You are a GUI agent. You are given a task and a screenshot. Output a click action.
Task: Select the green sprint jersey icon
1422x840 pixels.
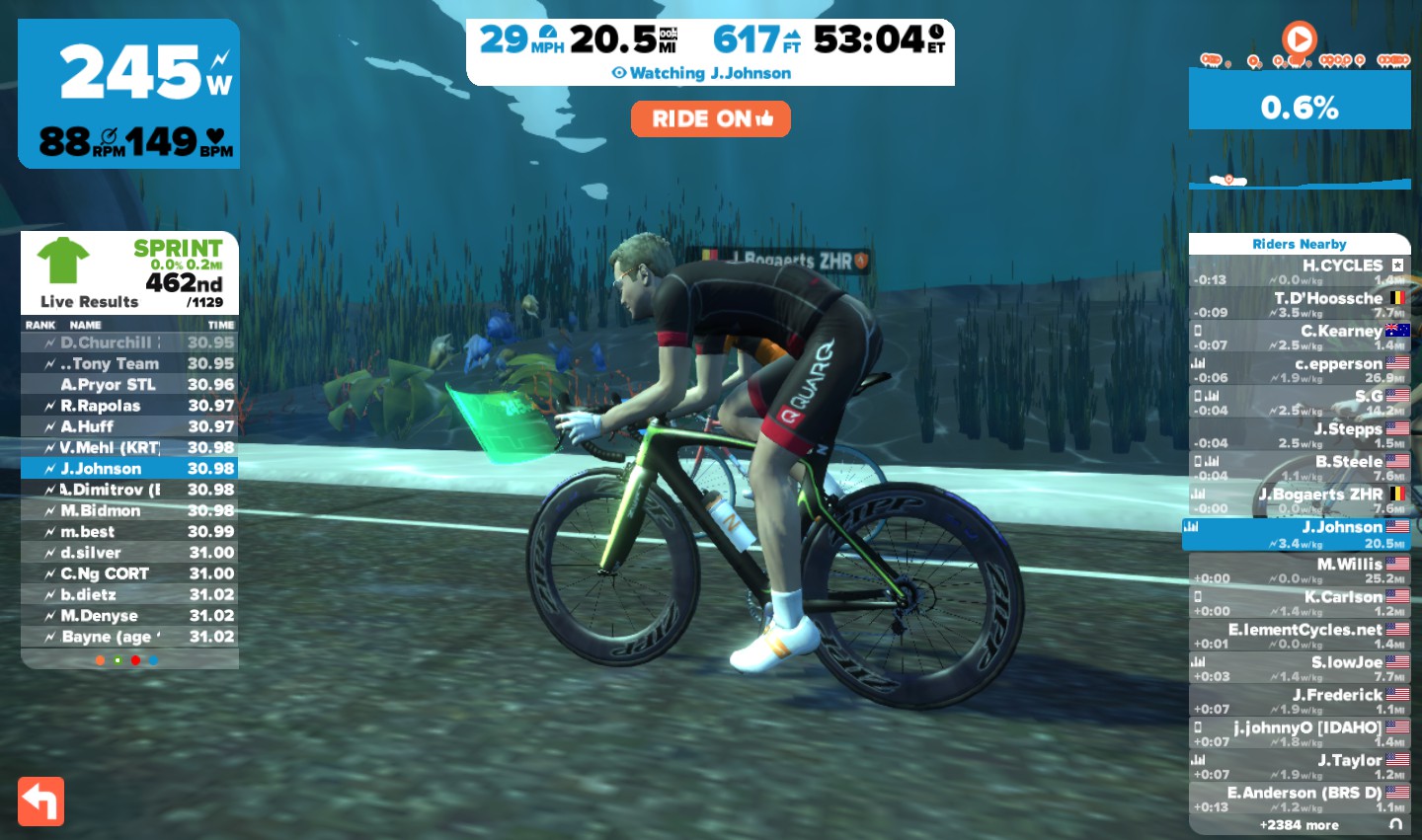pyautogui.click(x=61, y=262)
